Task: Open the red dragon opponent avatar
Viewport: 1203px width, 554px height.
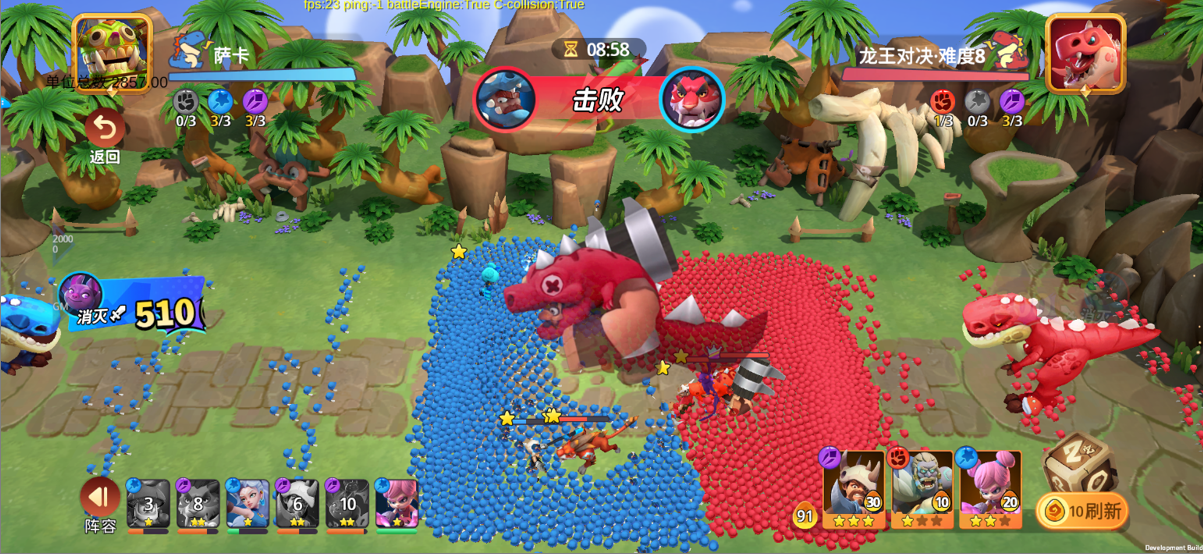Action: [x=1085, y=53]
